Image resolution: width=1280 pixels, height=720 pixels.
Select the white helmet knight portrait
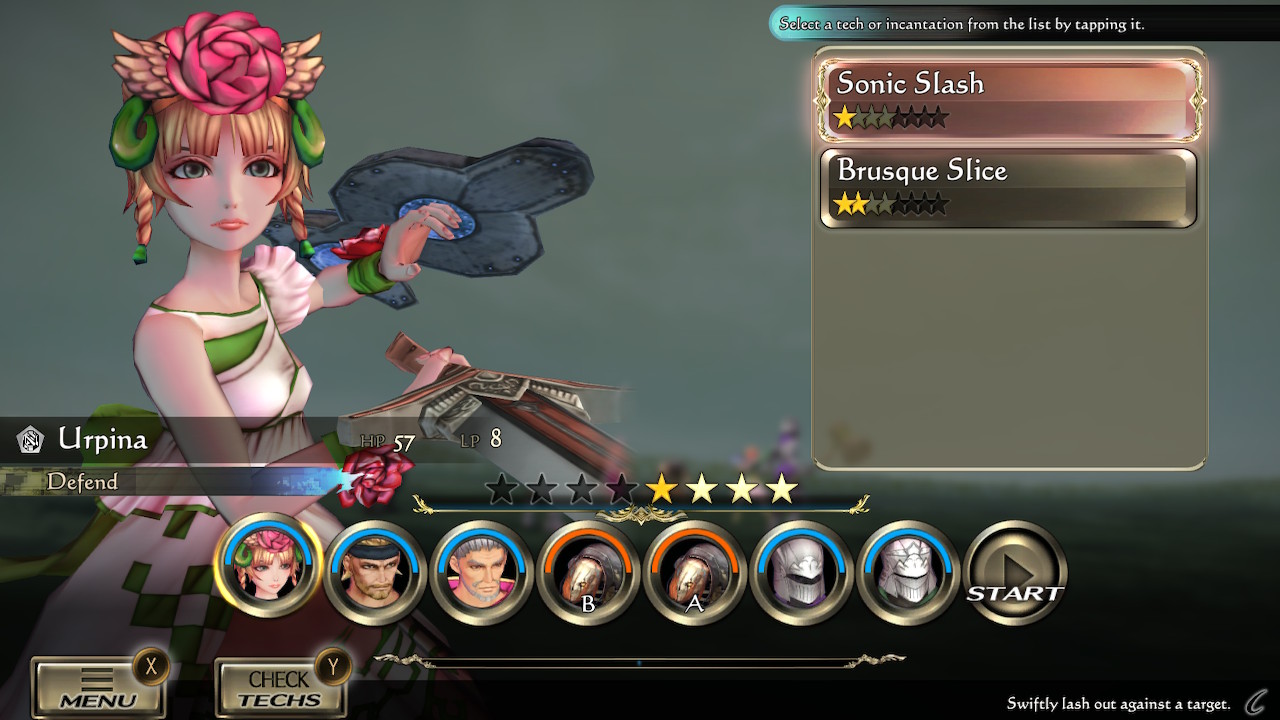(907, 573)
